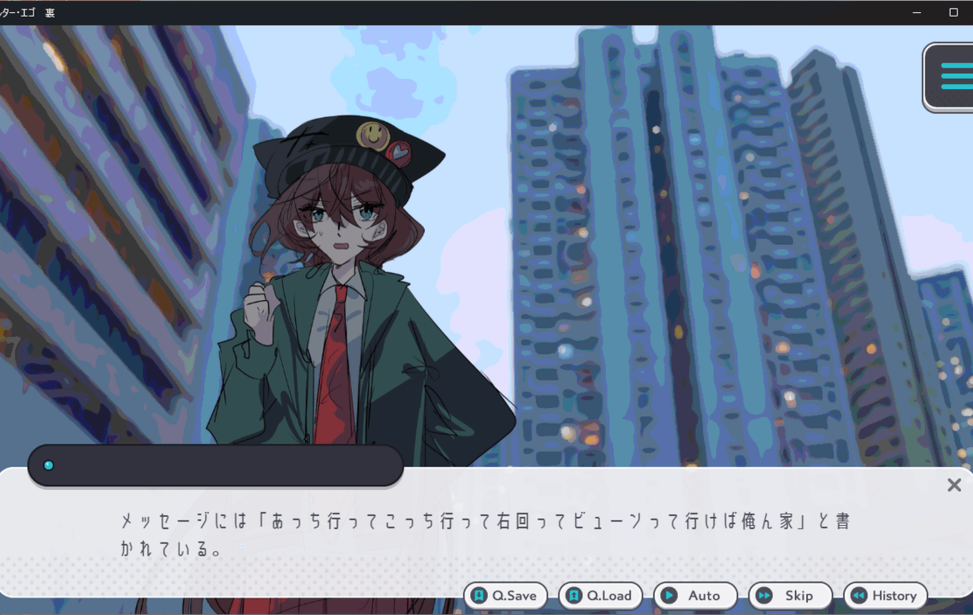The width and height of the screenshot is (973, 615).
Task: Open the History log
Action: click(x=885, y=596)
